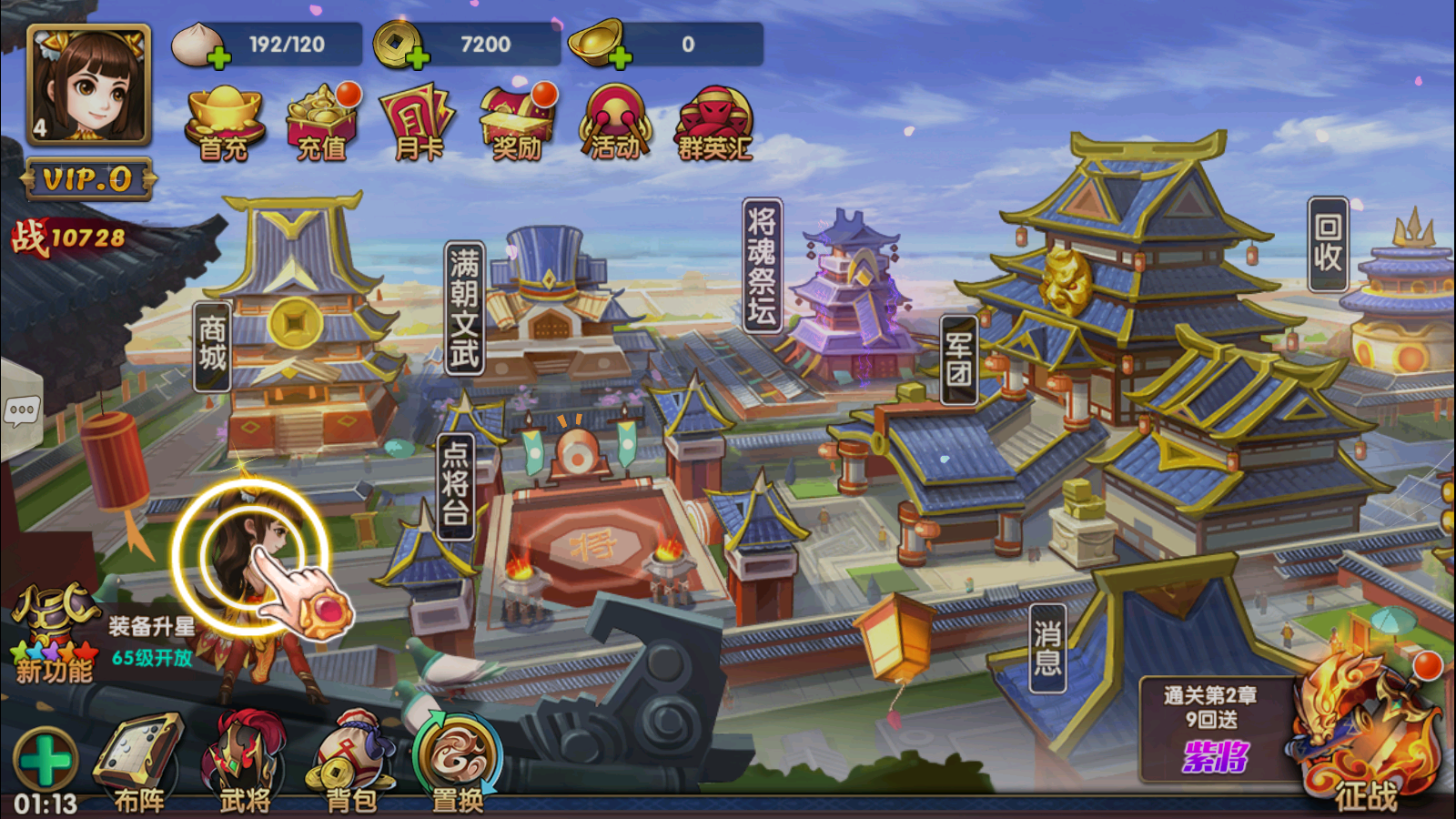The image size is (1456, 819).
Task: Add more steamed bun stamina
Action: (218, 59)
